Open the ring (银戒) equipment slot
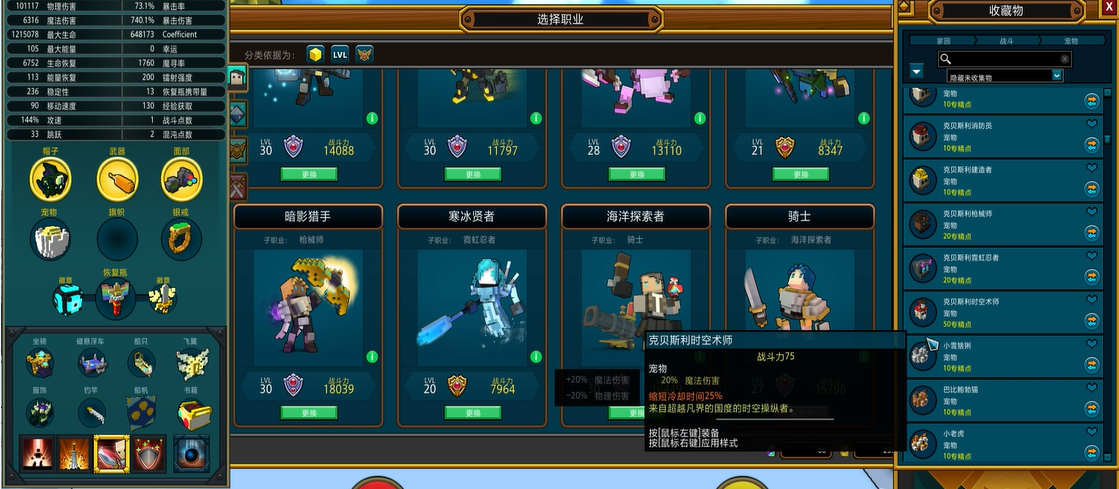The width and height of the screenshot is (1119, 489). click(181, 240)
